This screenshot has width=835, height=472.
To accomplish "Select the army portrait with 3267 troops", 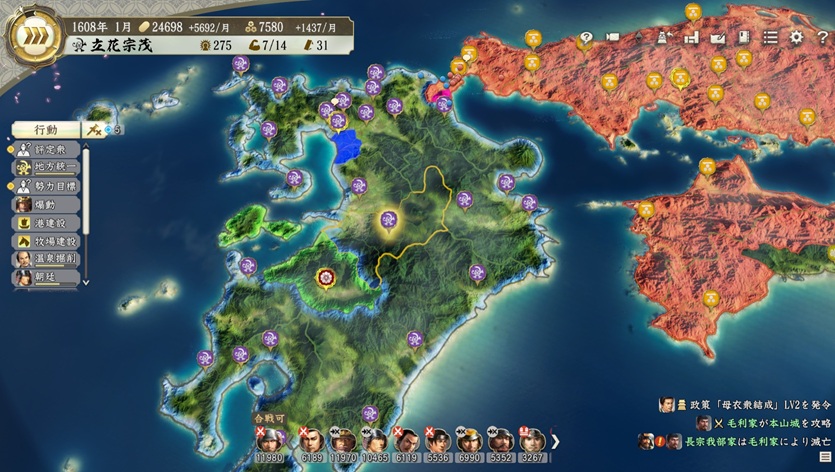I will [x=531, y=442].
